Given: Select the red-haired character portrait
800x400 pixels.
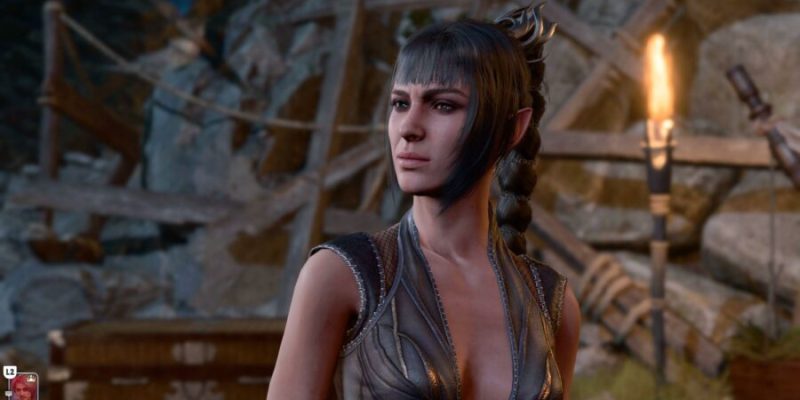Looking at the screenshot, I should pyautogui.click(x=25, y=388).
